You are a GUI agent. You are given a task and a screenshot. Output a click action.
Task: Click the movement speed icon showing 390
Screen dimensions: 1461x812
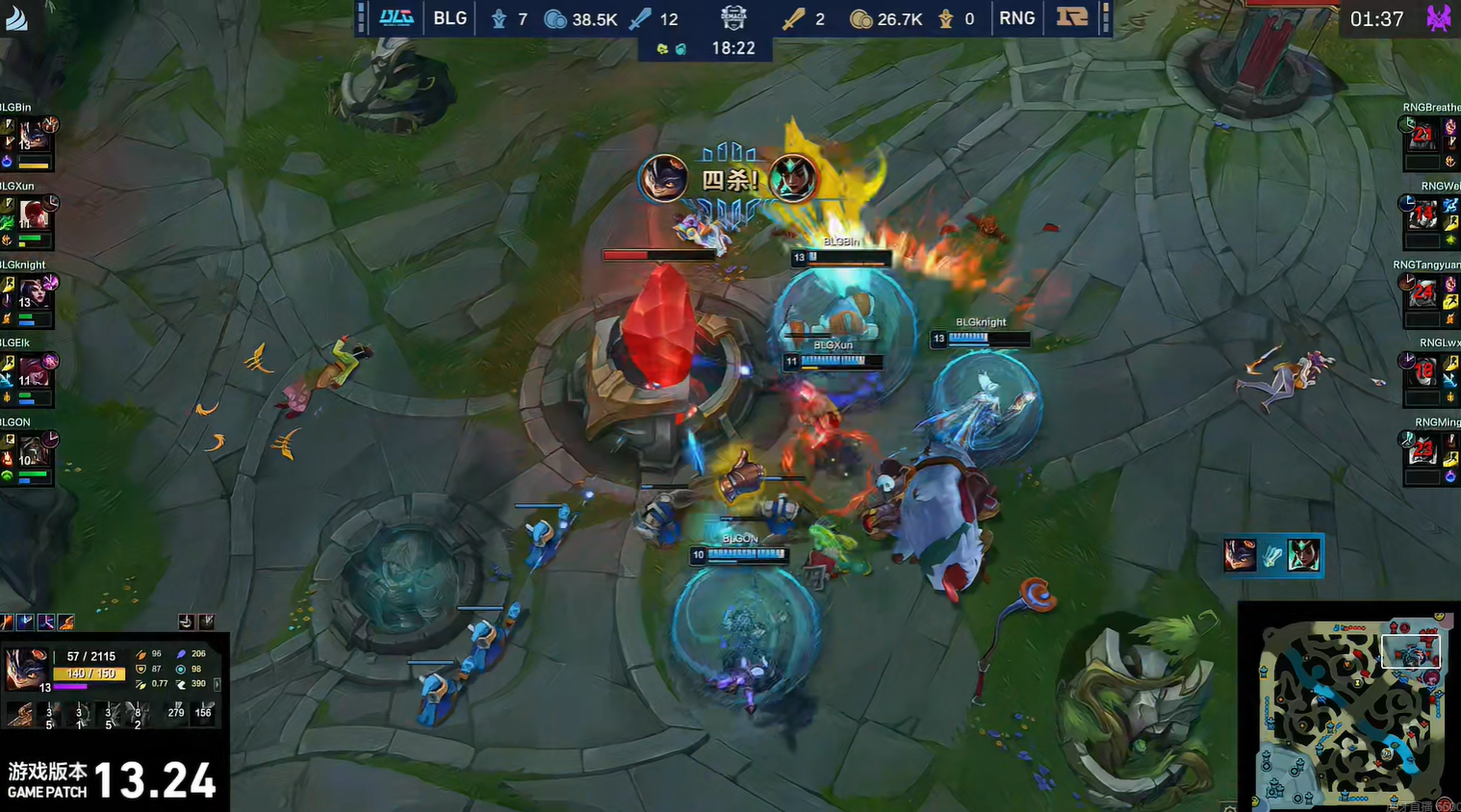pyautogui.click(x=182, y=684)
